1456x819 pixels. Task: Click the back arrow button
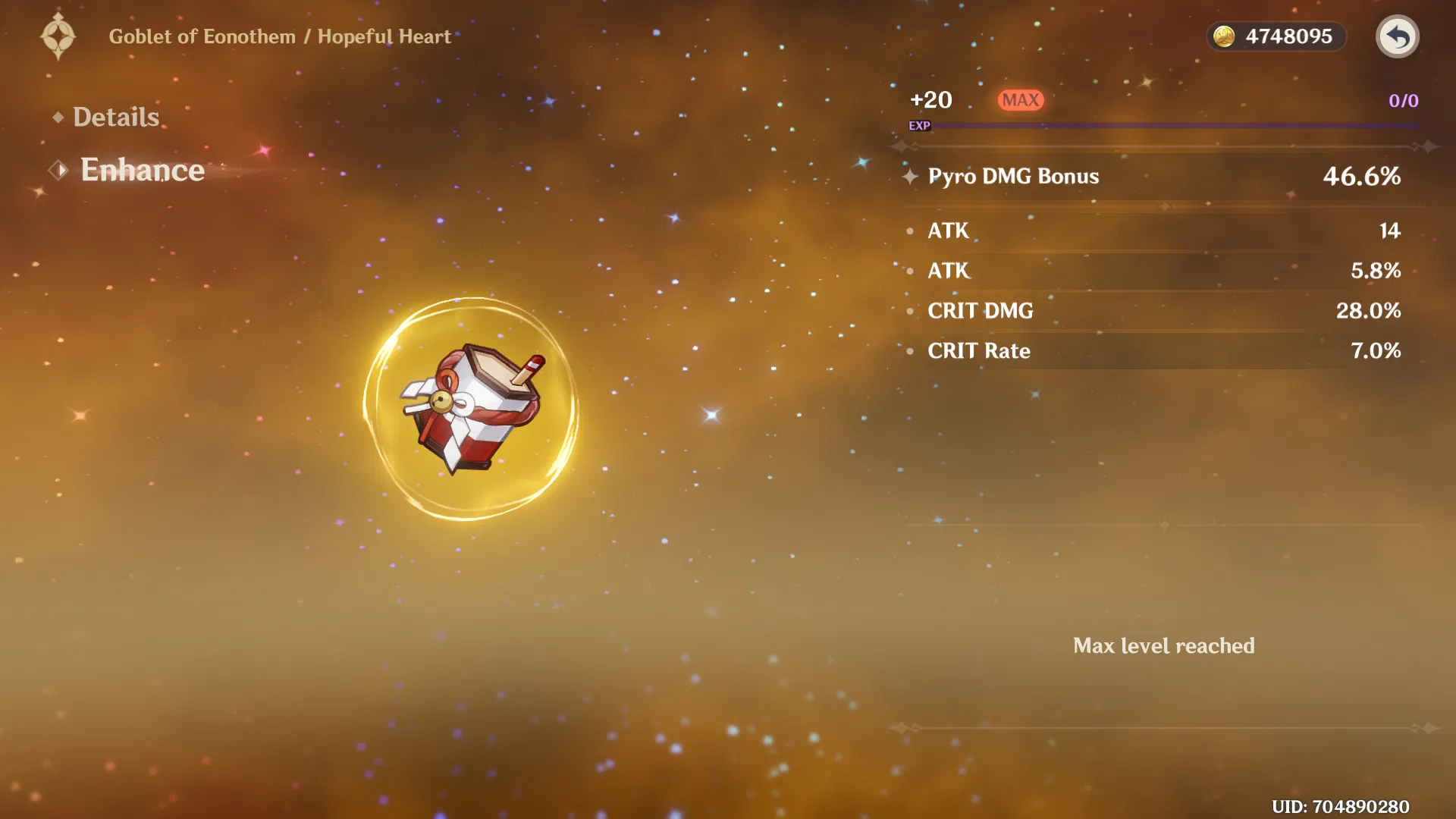(1398, 36)
